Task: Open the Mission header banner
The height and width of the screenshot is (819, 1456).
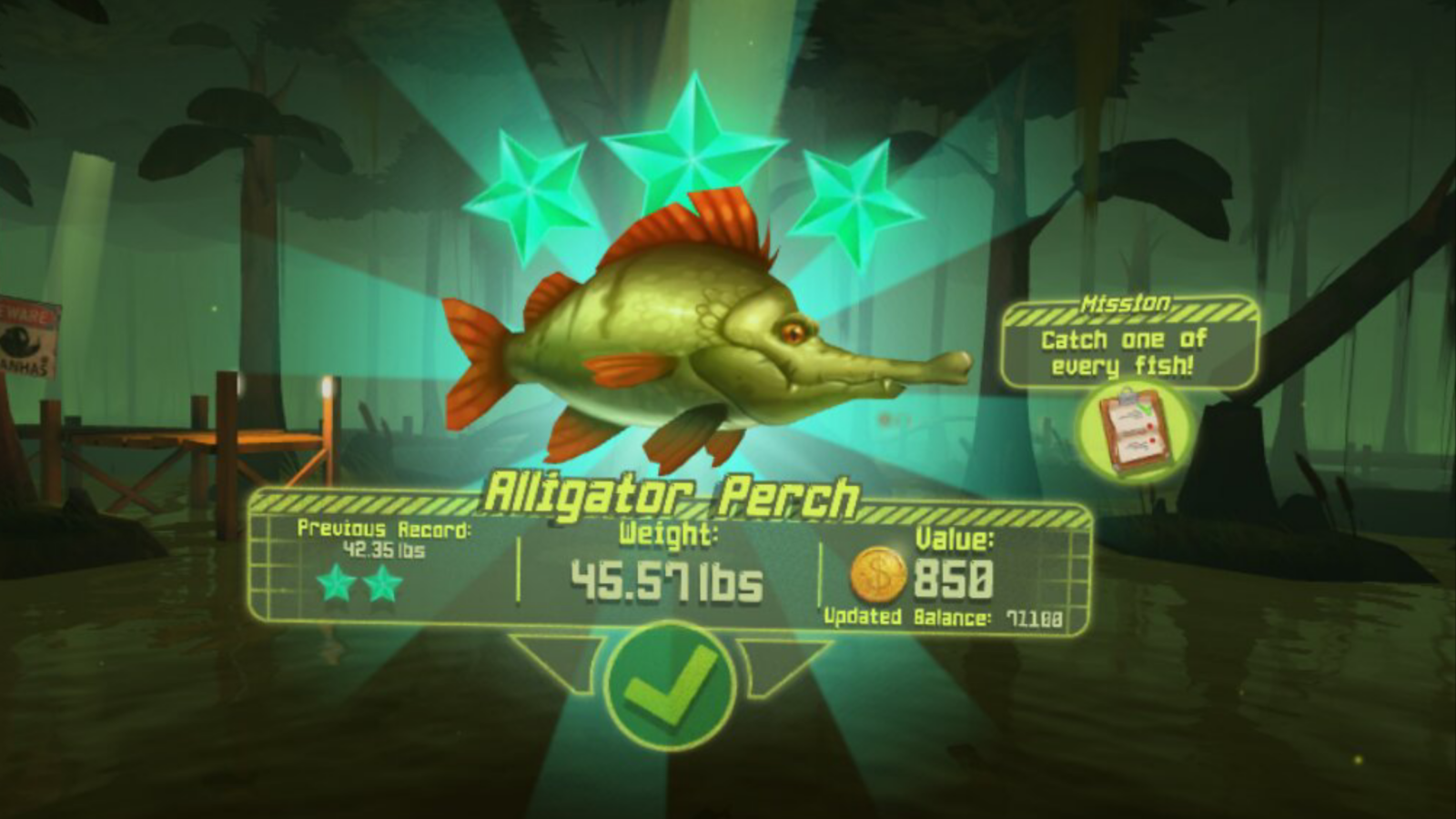Action: [1127, 301]
